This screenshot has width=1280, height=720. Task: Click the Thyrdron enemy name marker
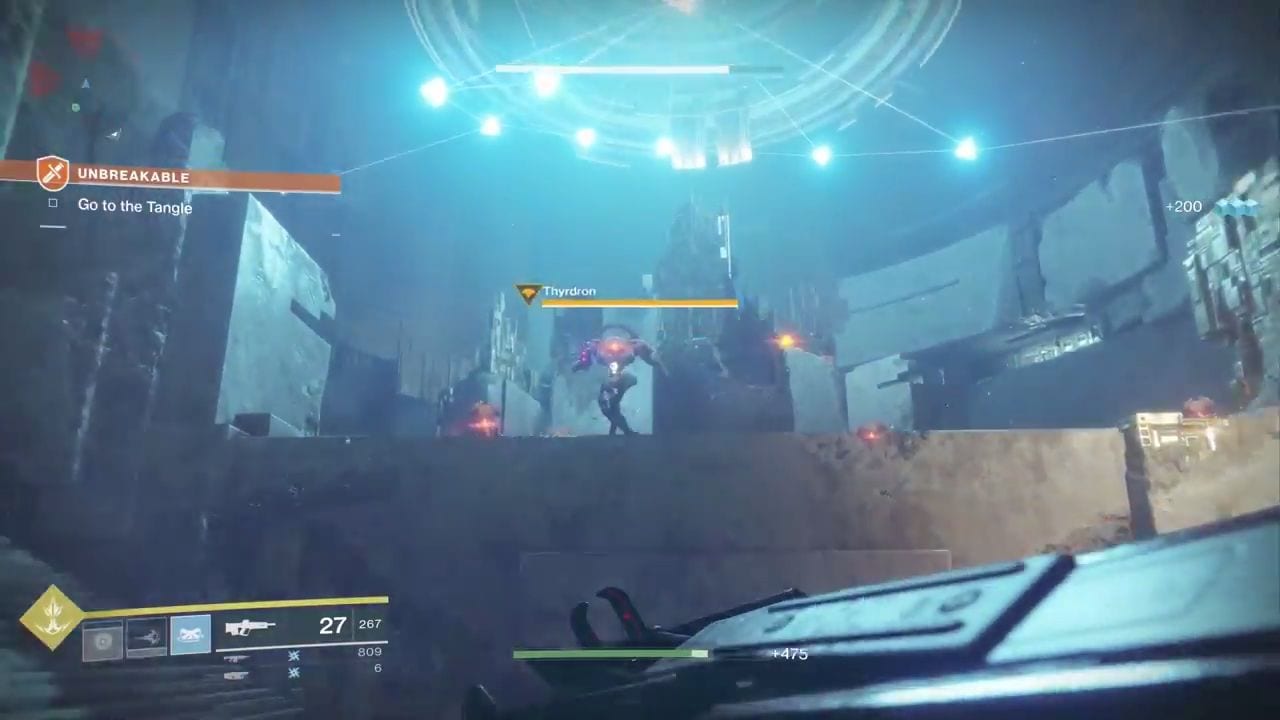[x=568, y=292]
